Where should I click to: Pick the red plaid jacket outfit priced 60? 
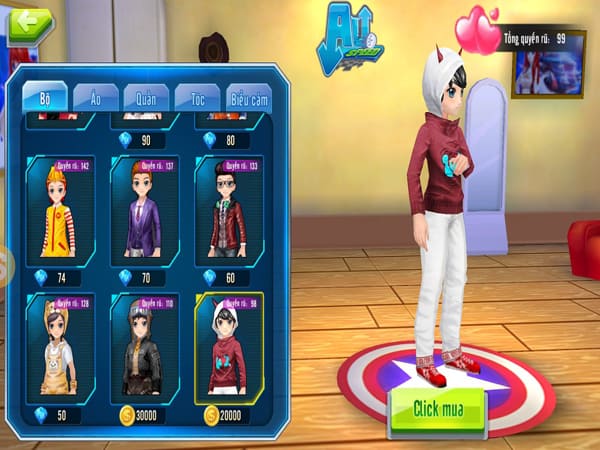[229, 210]
